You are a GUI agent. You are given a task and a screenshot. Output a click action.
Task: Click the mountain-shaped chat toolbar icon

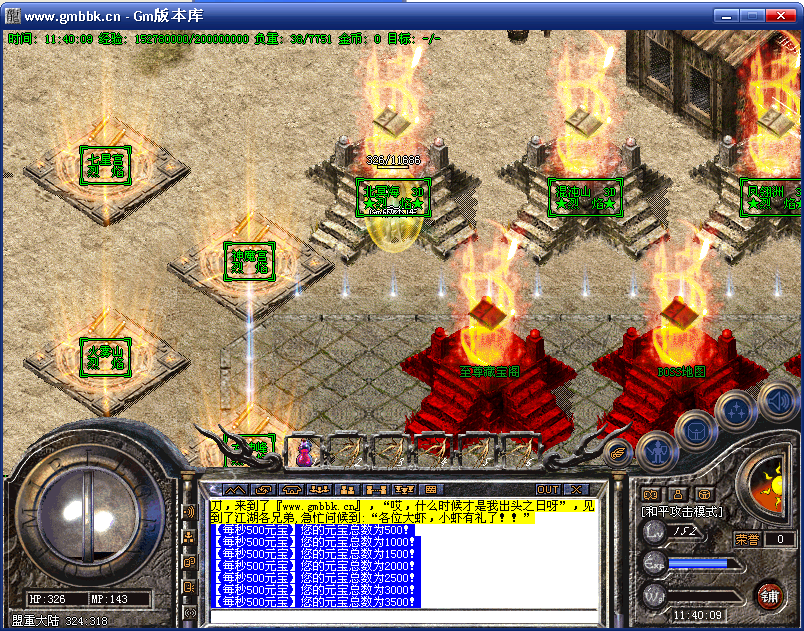(234, 489)
